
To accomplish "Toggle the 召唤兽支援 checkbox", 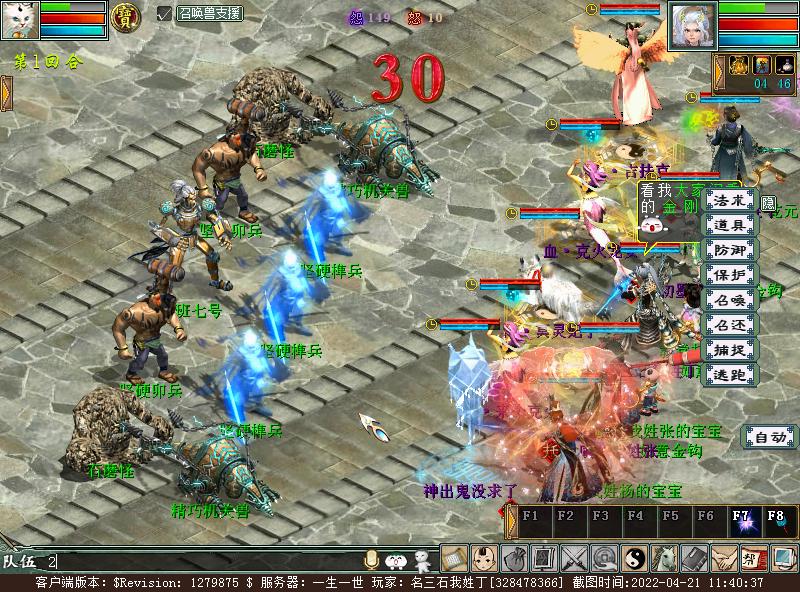I will click(x=165, y=13).
